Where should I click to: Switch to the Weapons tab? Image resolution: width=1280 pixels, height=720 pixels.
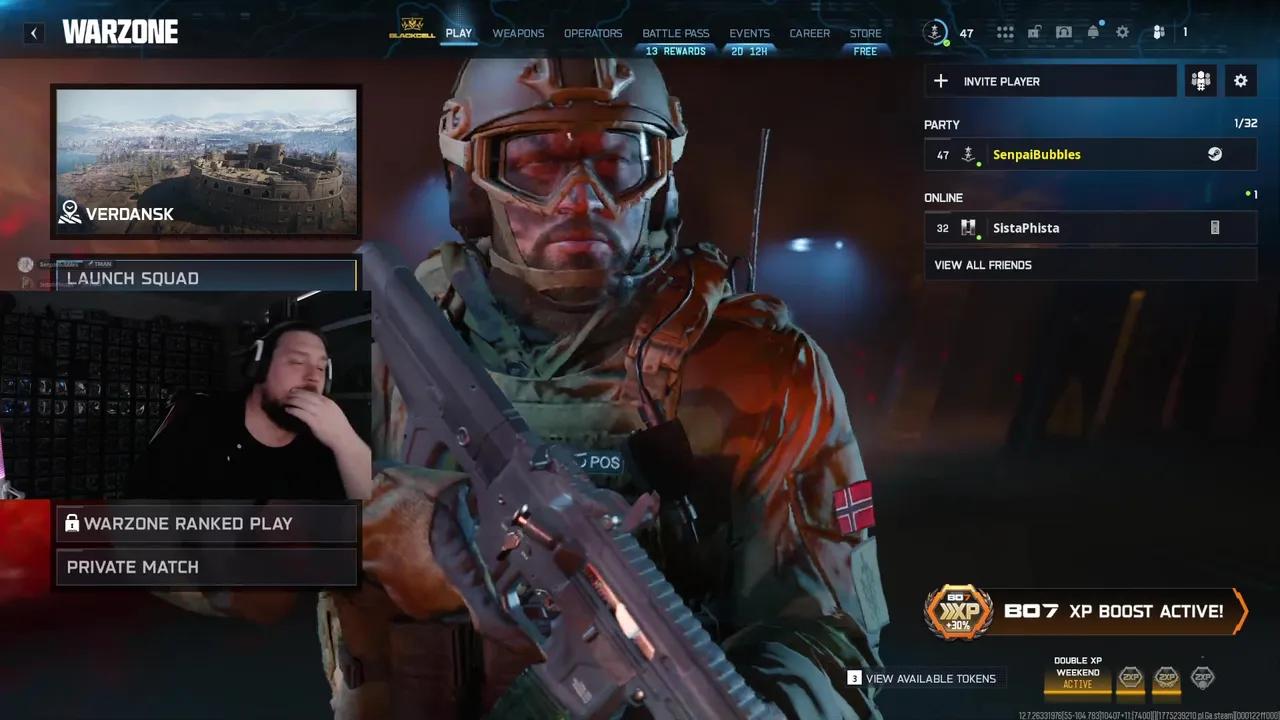[x=518, y=33]
